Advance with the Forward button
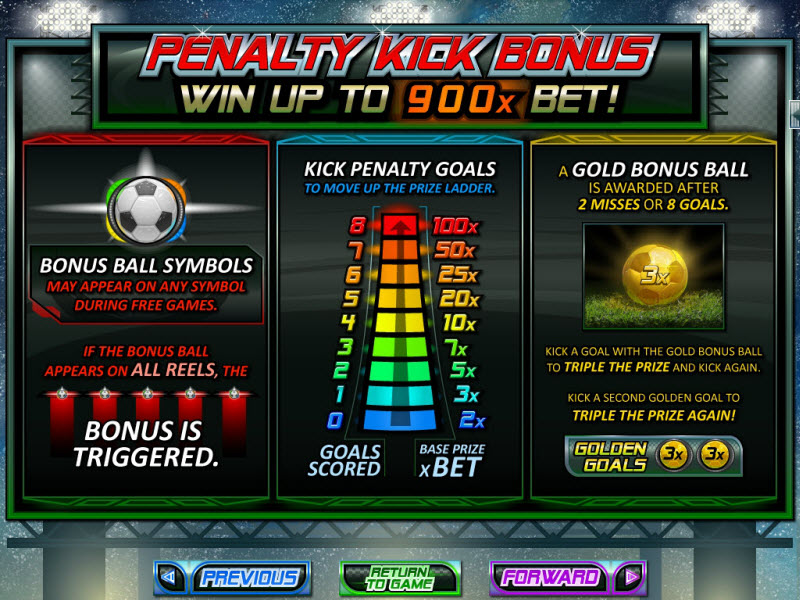 (567, 577)
